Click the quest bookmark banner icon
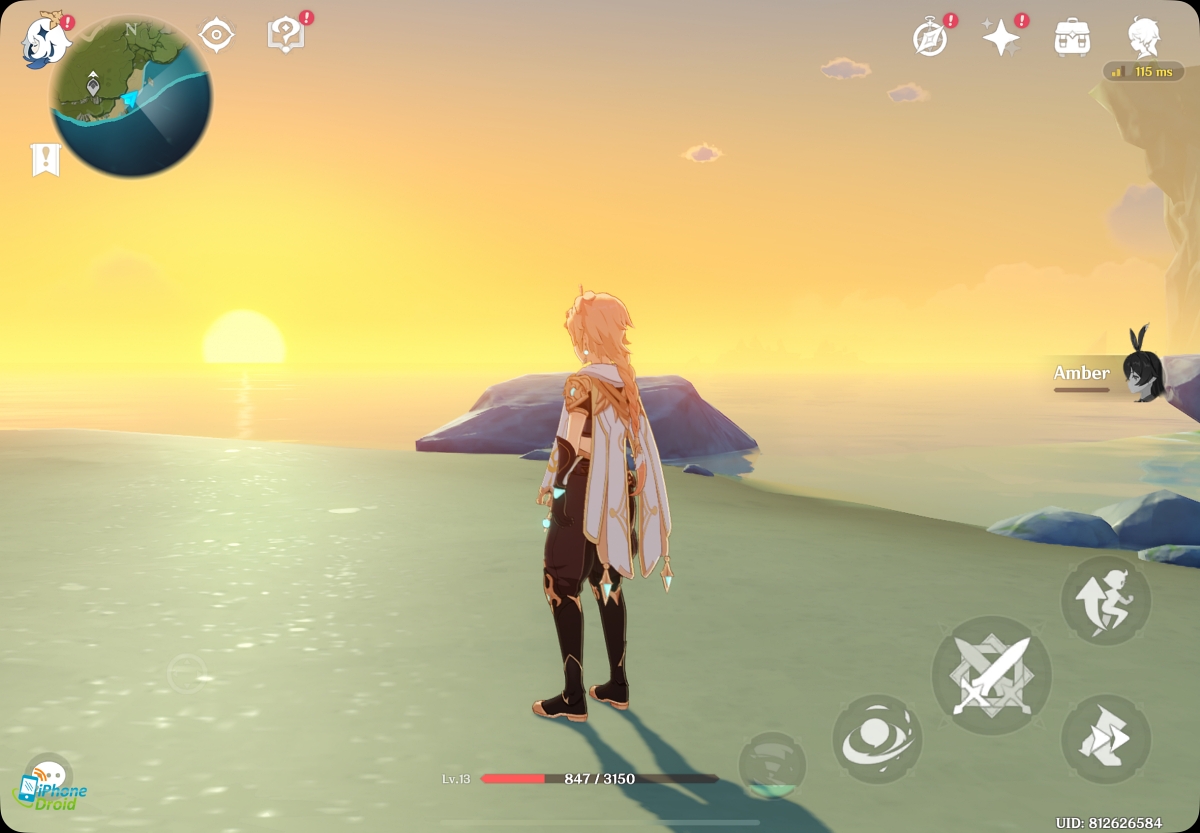Image resolution: width=1200 pixels, height=833 pixels. (x=45, y=159)
